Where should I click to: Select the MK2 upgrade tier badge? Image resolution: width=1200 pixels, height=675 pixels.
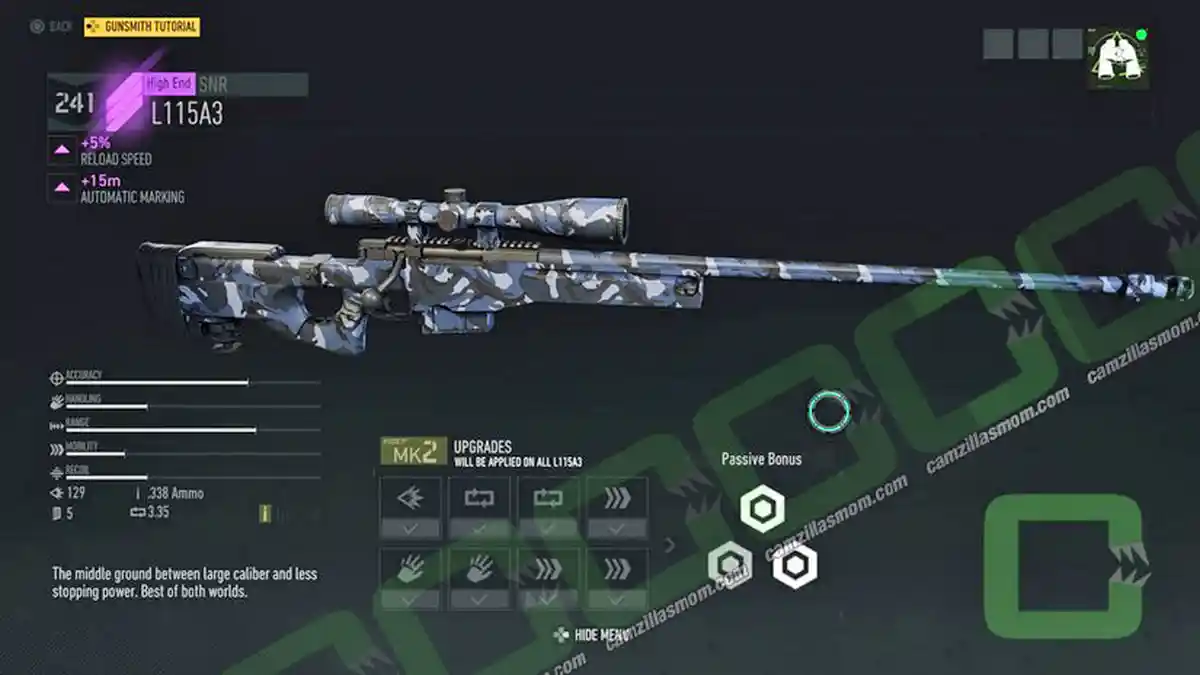tap(413, 452)
